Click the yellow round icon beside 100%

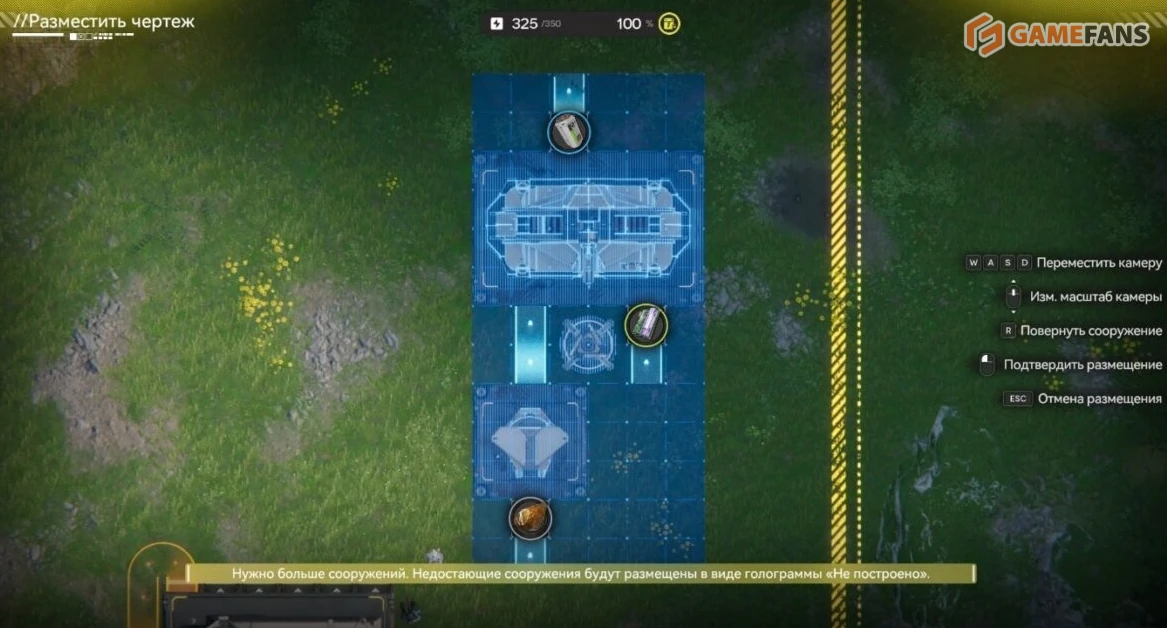point(669,24)
